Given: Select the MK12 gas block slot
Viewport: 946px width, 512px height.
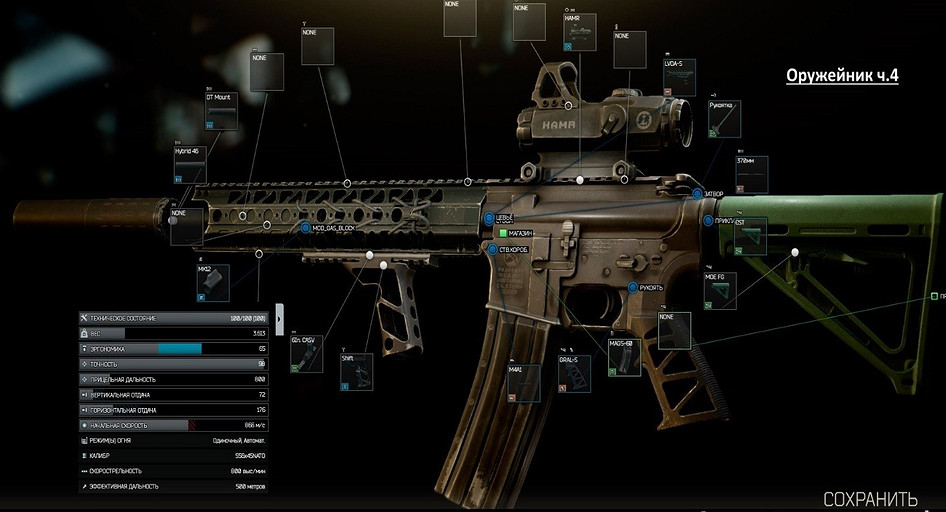Looking at the screenshot, I should tap(213, 284).
